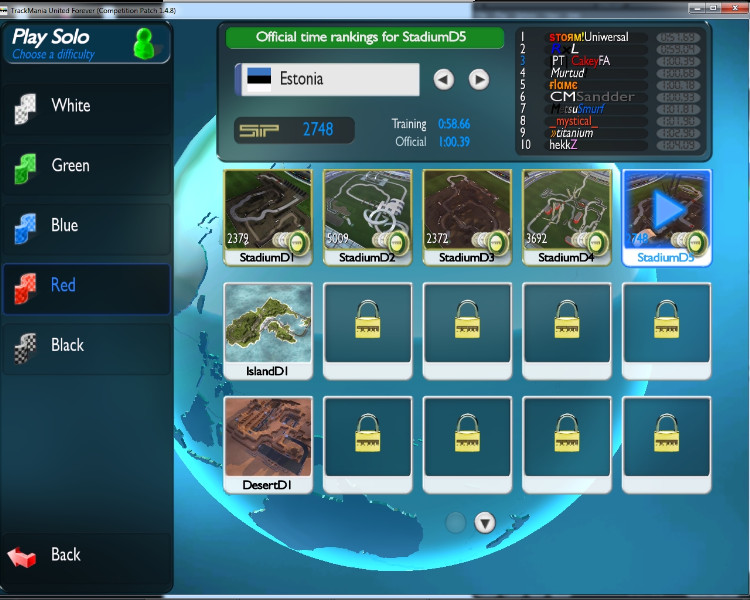
Task: Choose the StadiumD2 track
Action: point(367,213)
